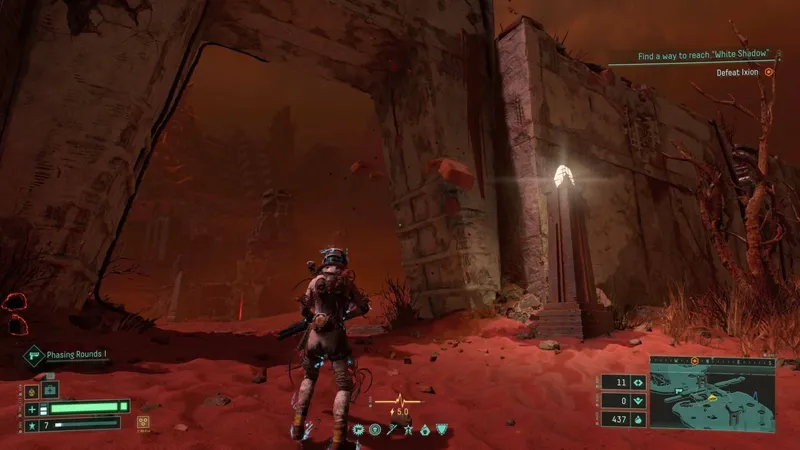Image resolution: width=800 pixels, height=450 pixels.
Task: Open the minimap
Action: click(x=712, y=391)
